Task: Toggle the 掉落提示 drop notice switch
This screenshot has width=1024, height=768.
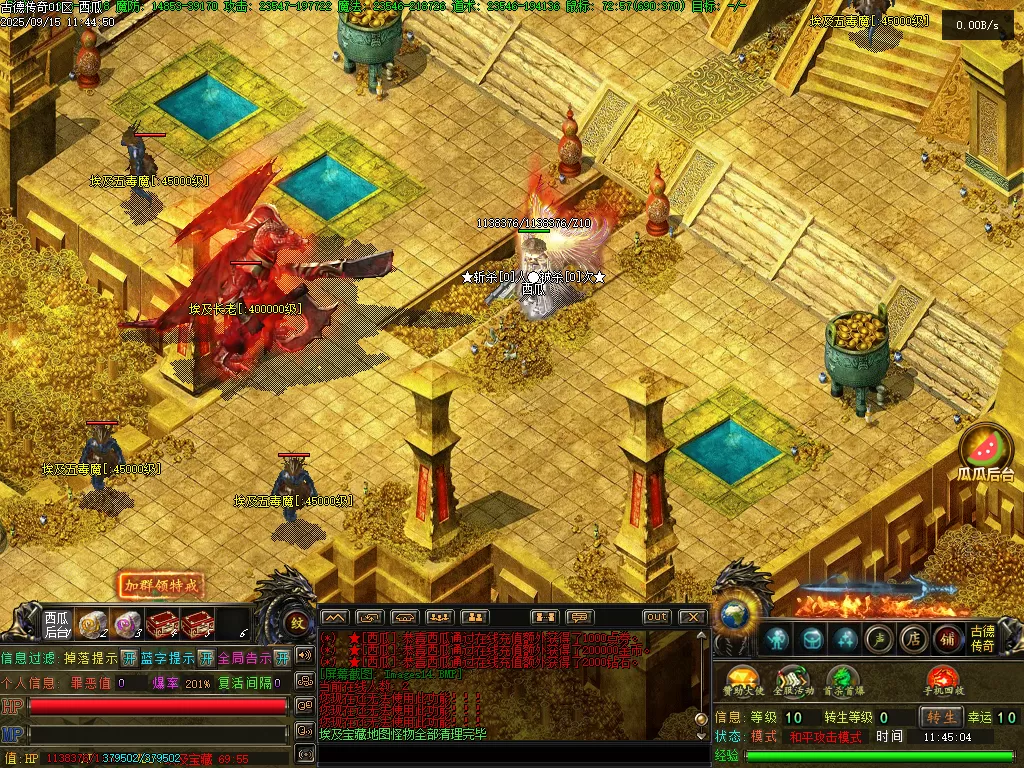Action: pyautogui.click(x=129, y=658)
